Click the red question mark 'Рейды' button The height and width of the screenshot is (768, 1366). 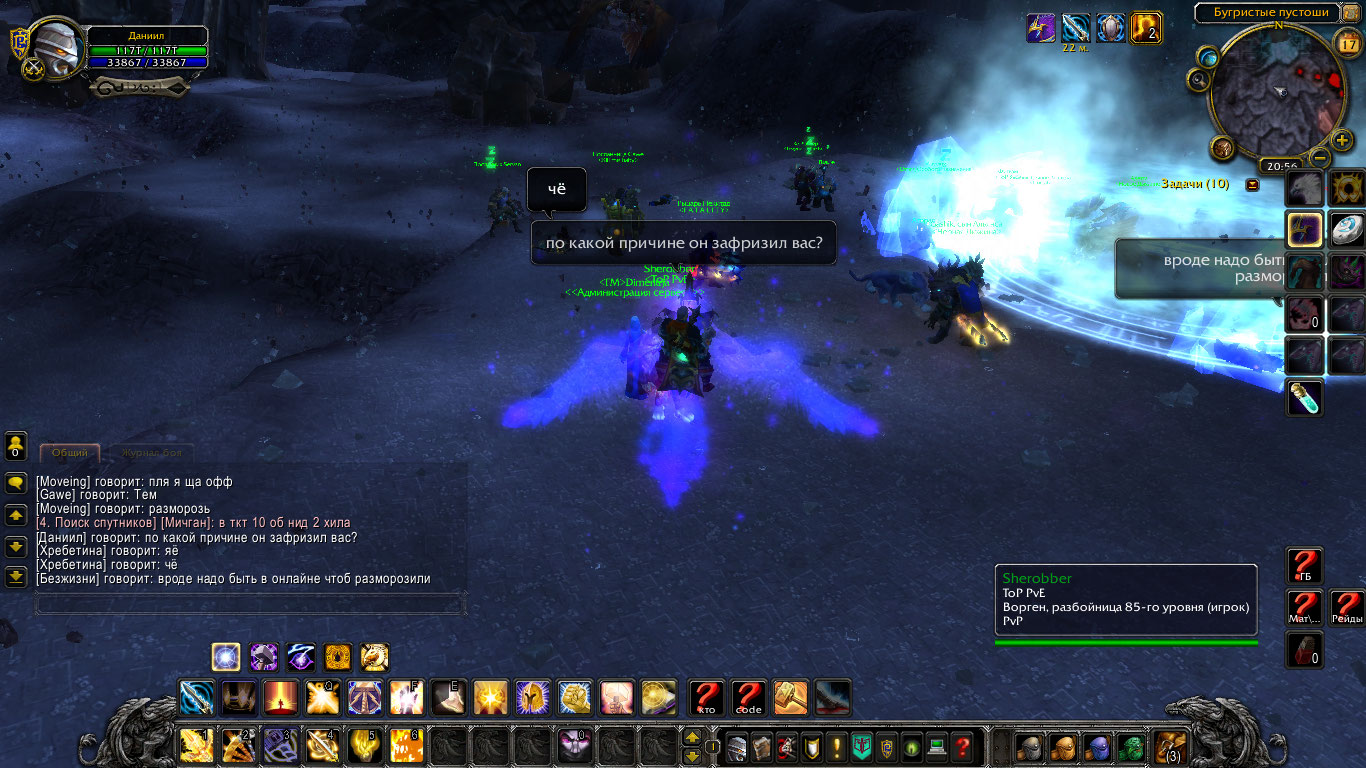click(1346, 607)
